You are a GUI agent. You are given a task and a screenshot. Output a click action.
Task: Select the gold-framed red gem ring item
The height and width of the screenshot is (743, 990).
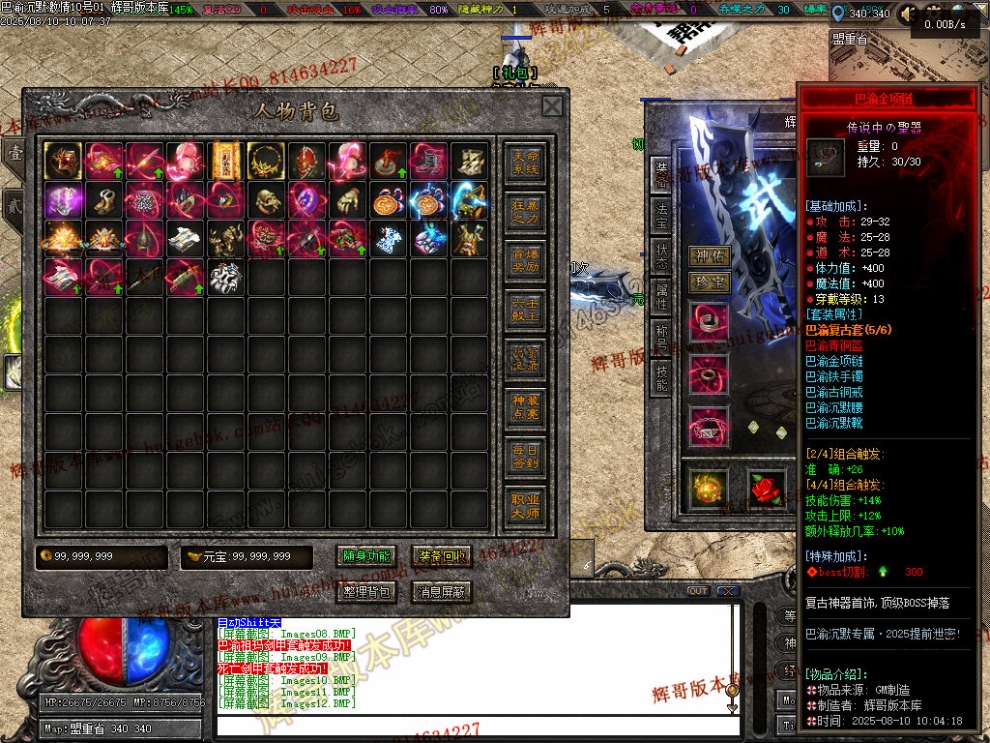tap(63, 159)
